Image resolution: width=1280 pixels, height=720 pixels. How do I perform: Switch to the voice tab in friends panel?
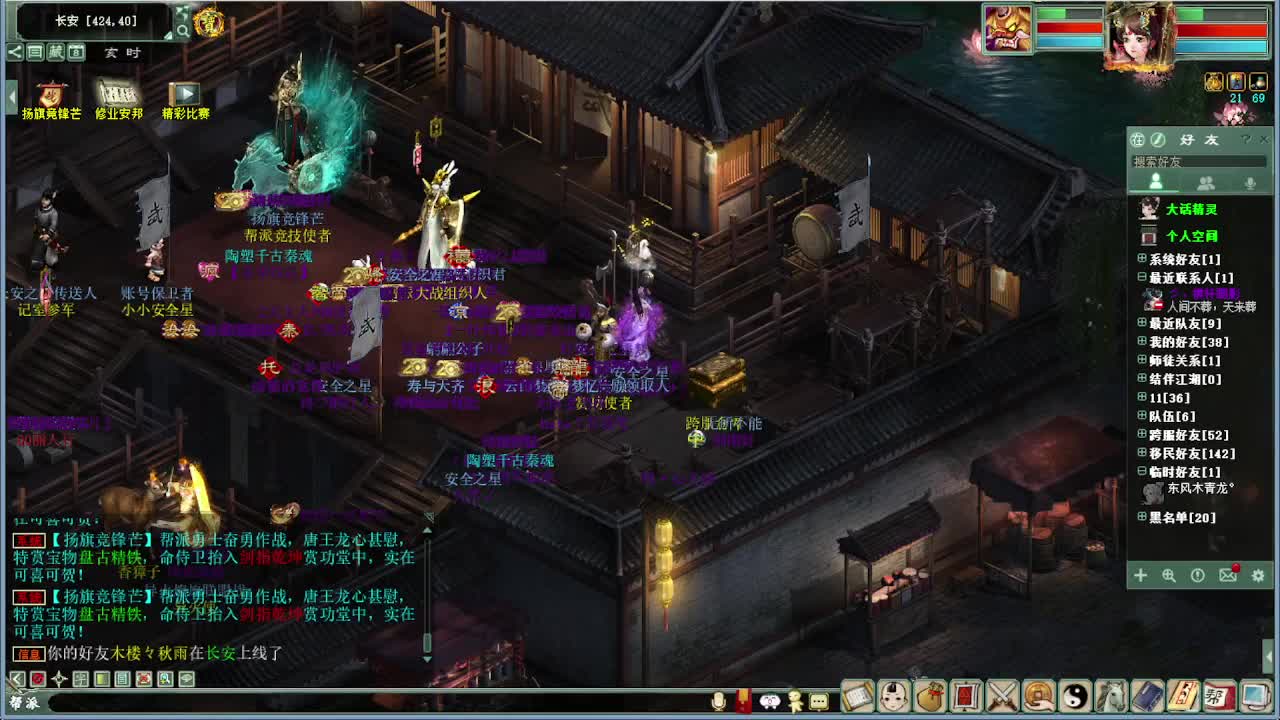(x=1249, y=183)
